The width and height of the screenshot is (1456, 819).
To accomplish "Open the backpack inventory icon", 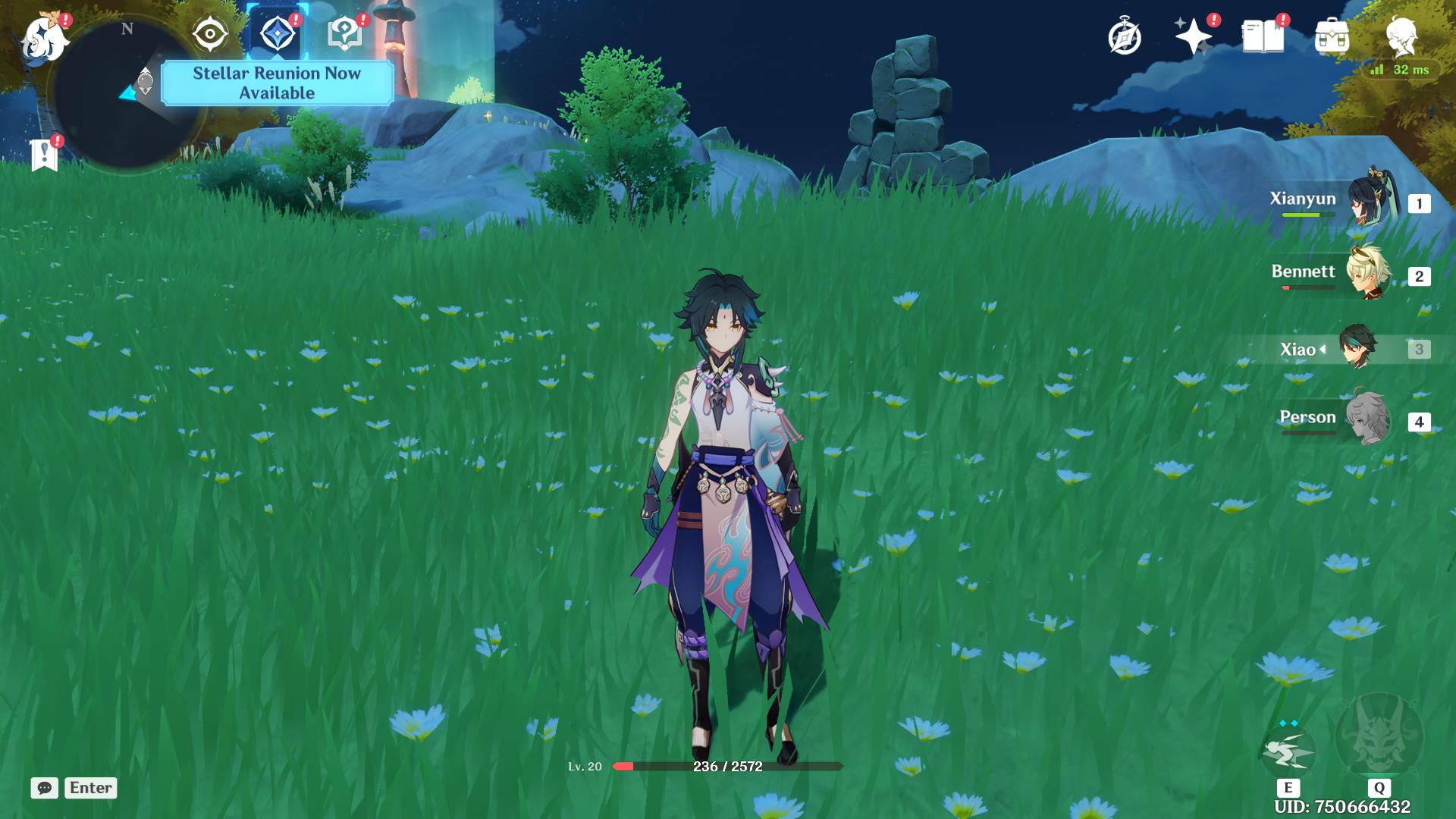I will click(1332, 36).
